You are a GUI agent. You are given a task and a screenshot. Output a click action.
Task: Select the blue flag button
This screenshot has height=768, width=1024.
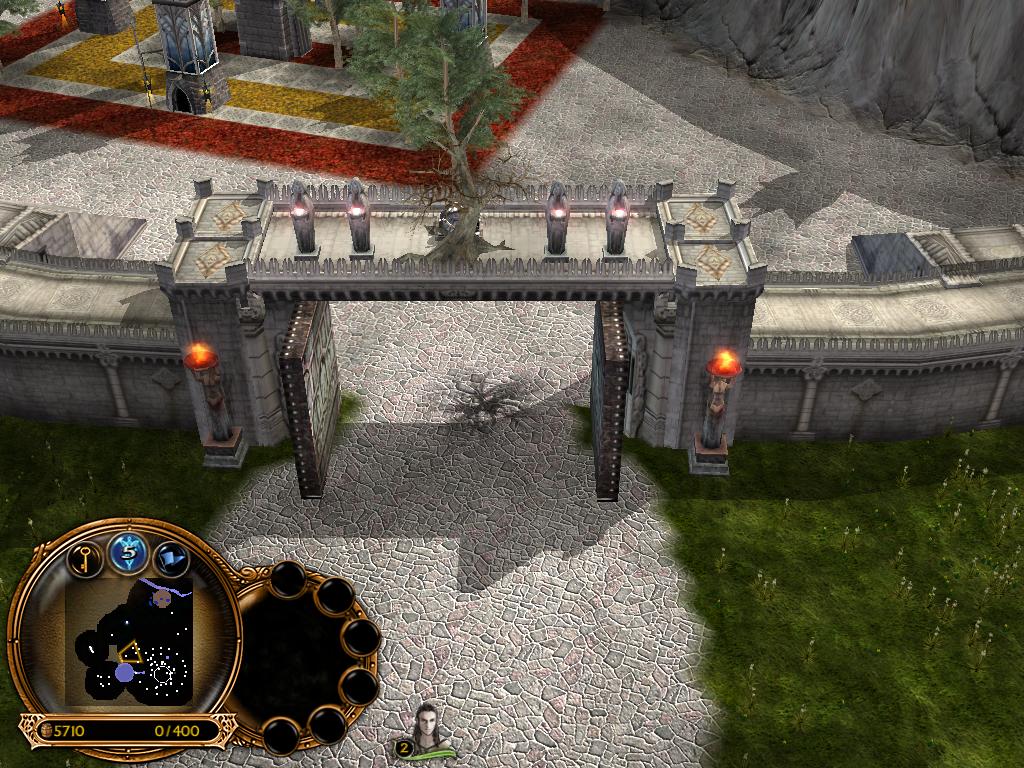pos(171,557)
